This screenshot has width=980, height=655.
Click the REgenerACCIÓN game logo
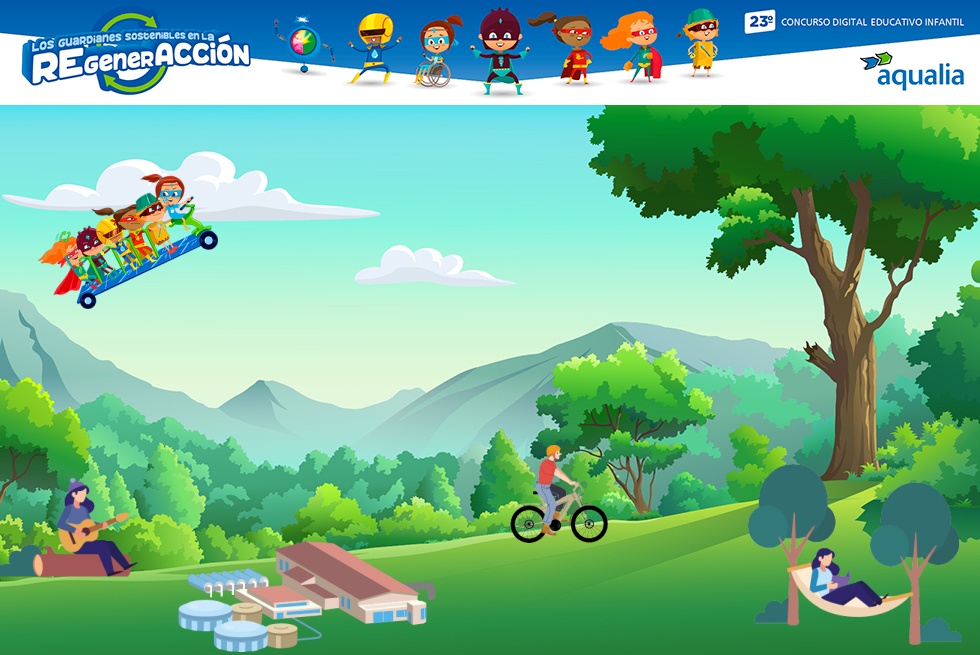(x=137, y=56)
